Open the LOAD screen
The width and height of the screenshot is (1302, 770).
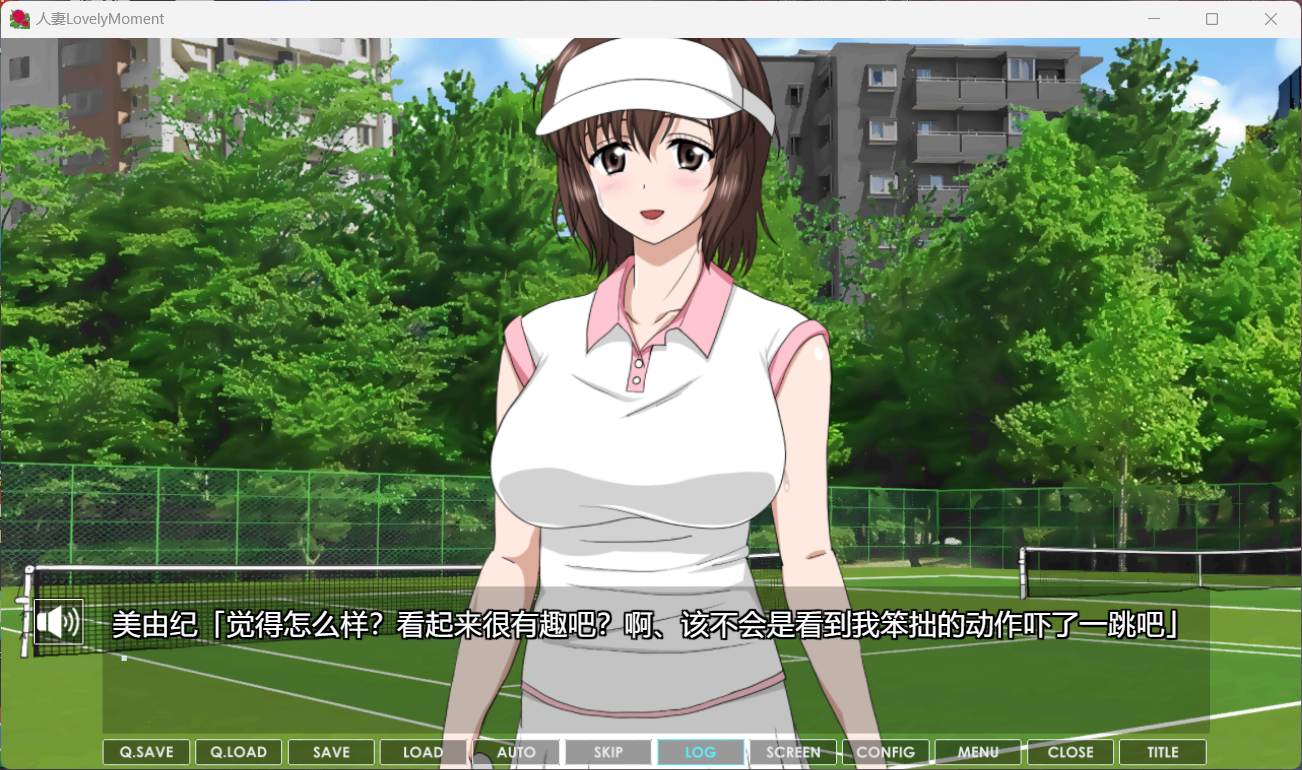(423, 751)
